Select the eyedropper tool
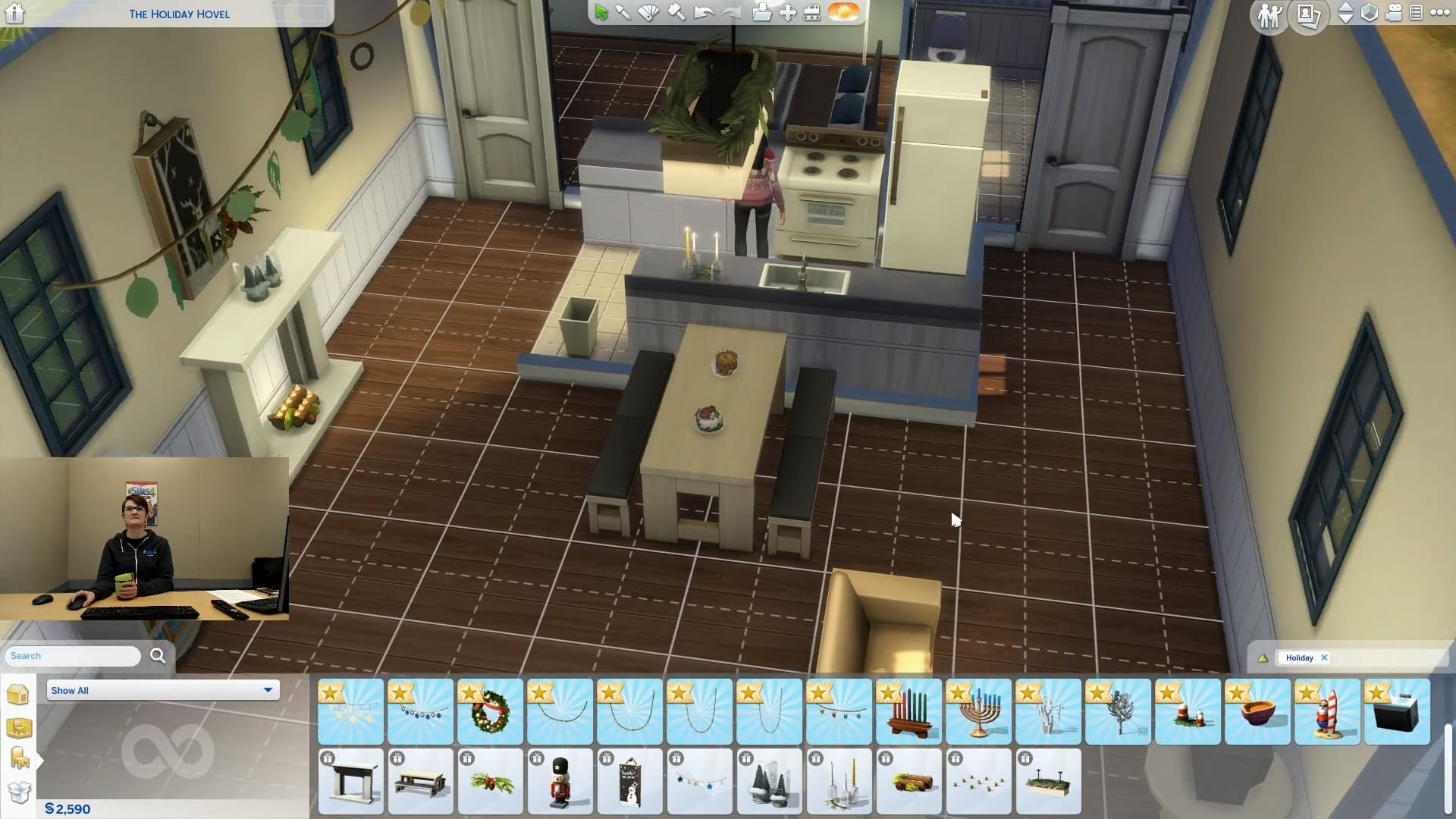The width and height of the screenshot is (1456, 819). tap(623, 13)
